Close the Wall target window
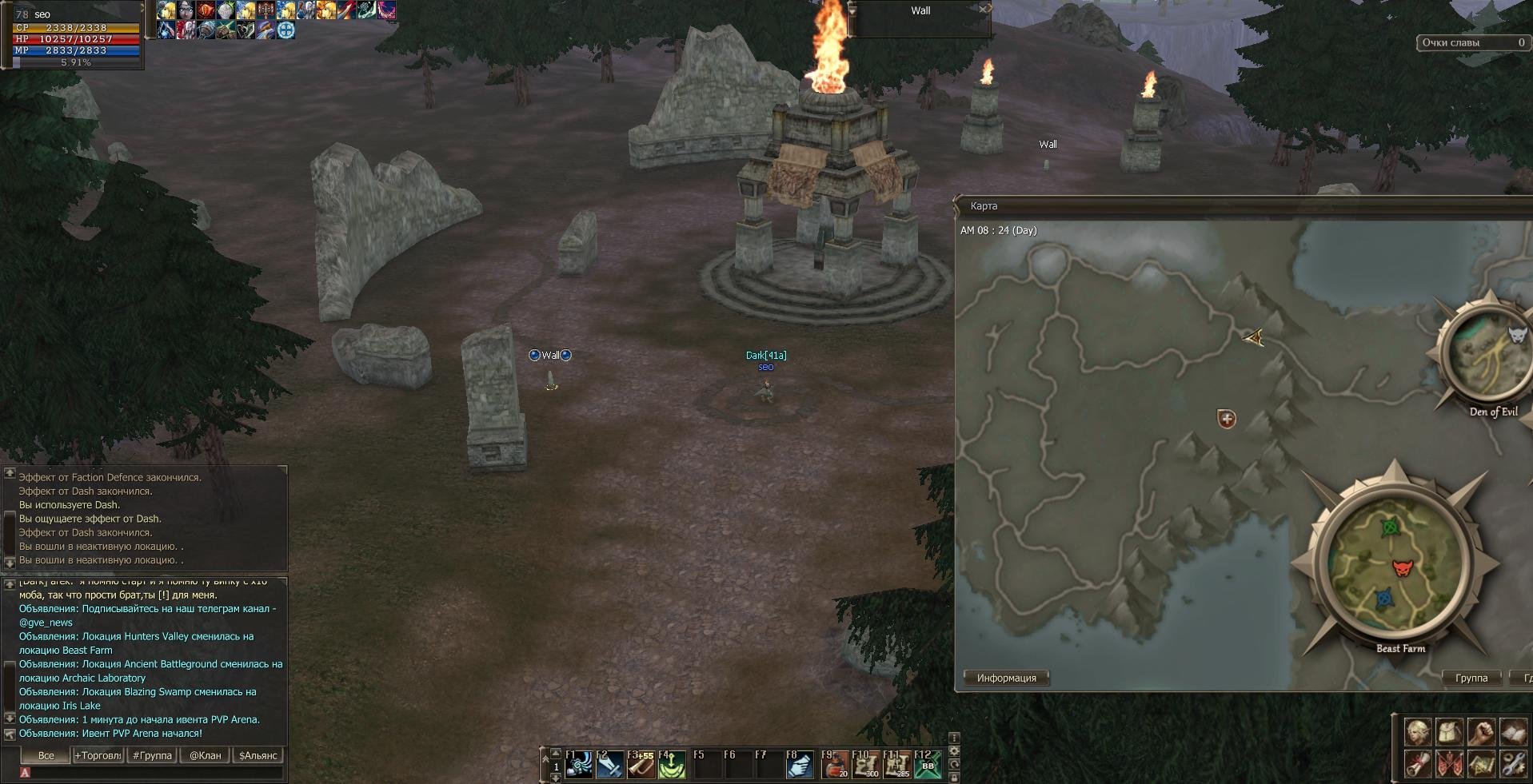 click(x=984, y=10)
